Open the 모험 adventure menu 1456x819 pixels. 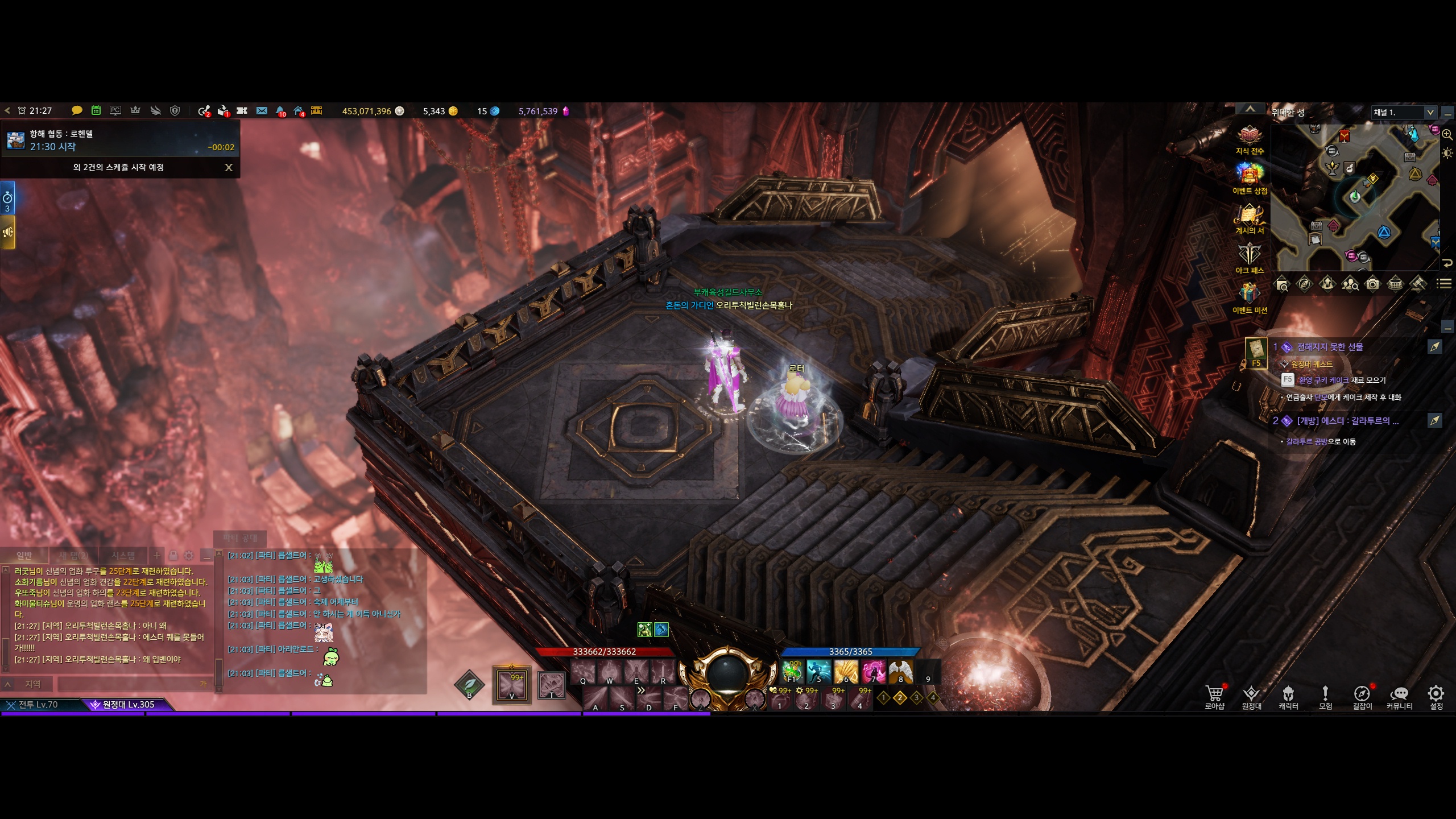click(x=1325, y=696)
